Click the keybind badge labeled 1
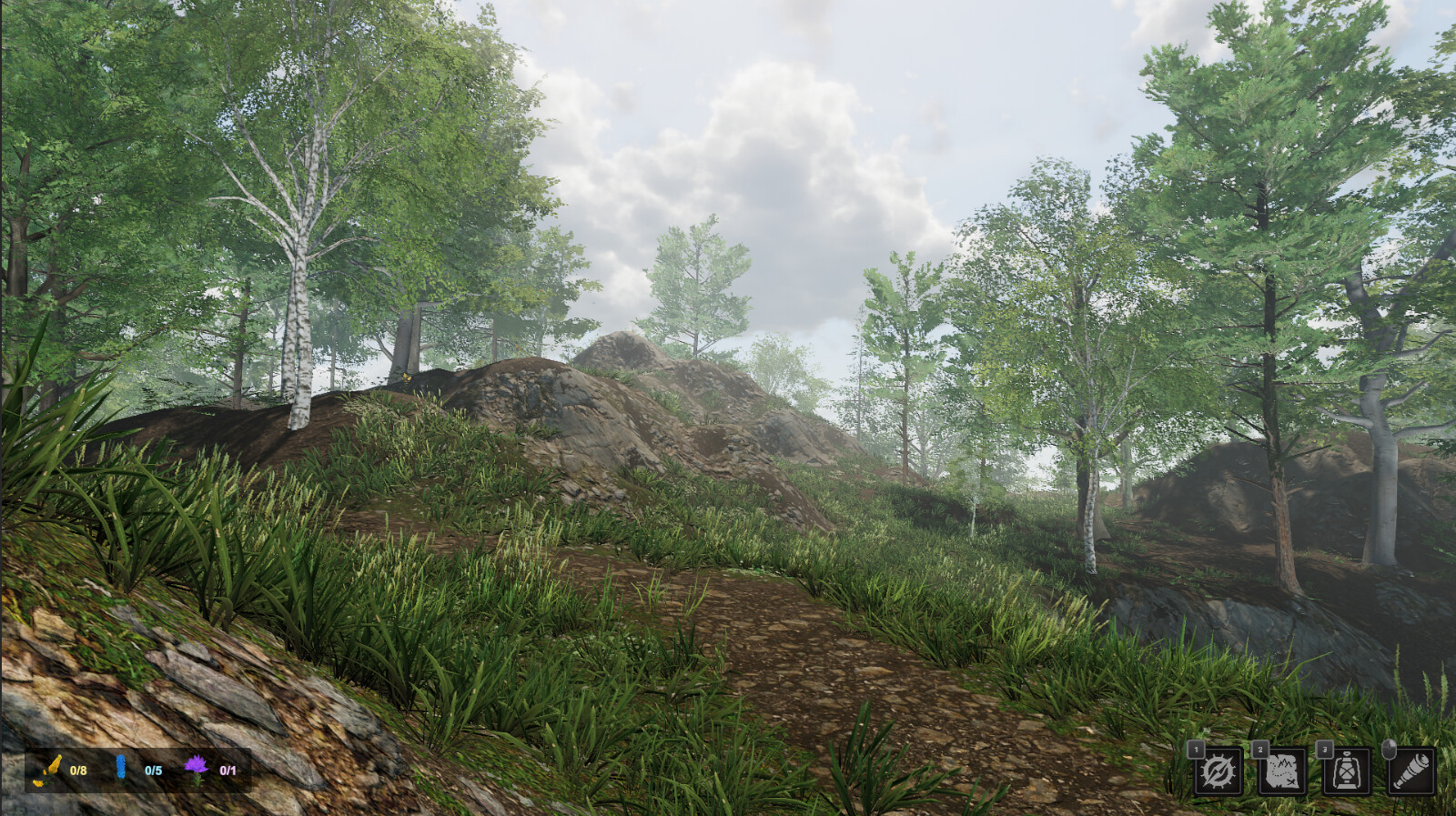Image resolution: width=1456 pixels, height=816 pixels. [x=1196, y=750]
